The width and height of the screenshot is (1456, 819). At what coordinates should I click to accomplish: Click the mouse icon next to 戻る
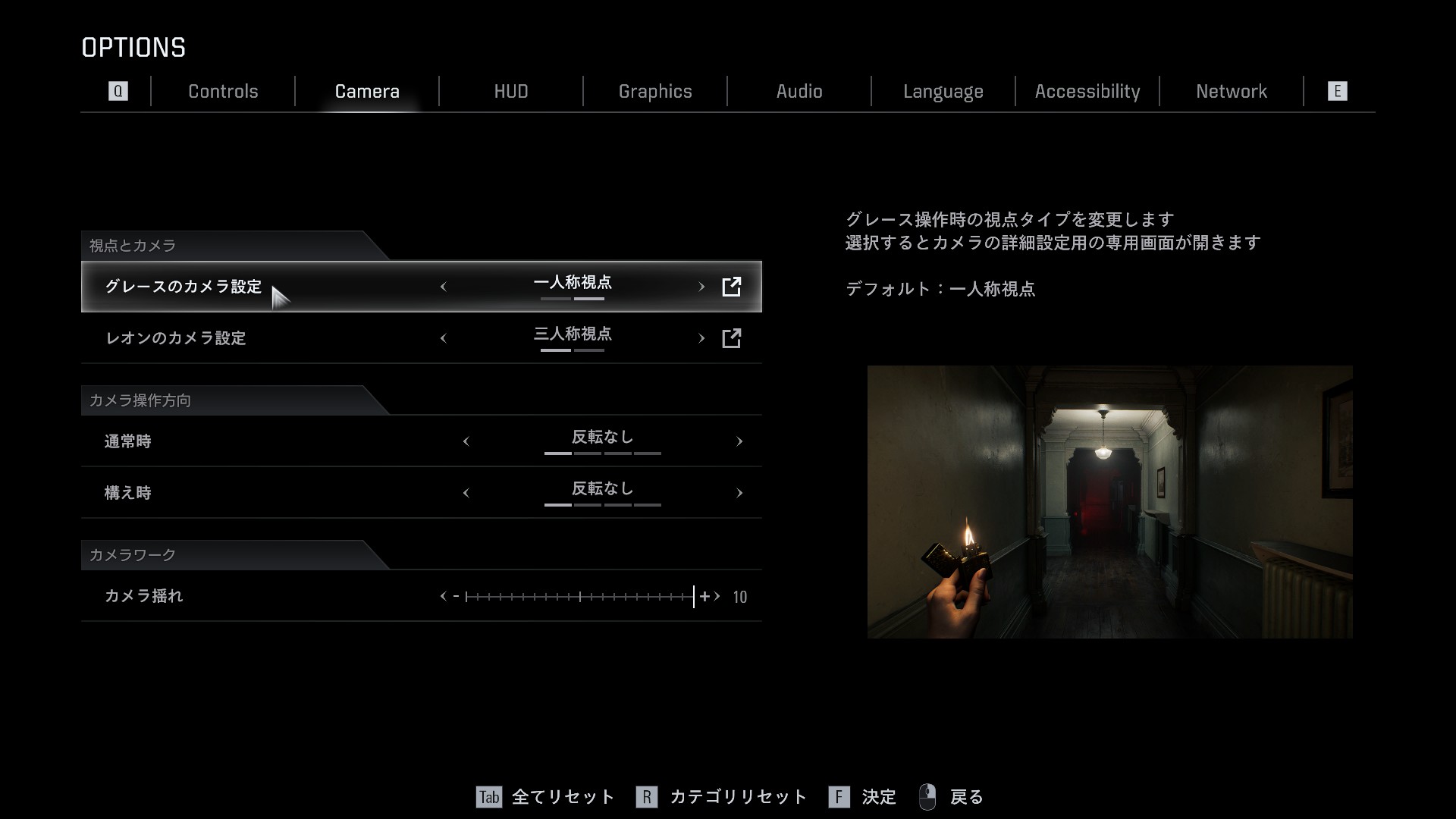click(929, 796)
